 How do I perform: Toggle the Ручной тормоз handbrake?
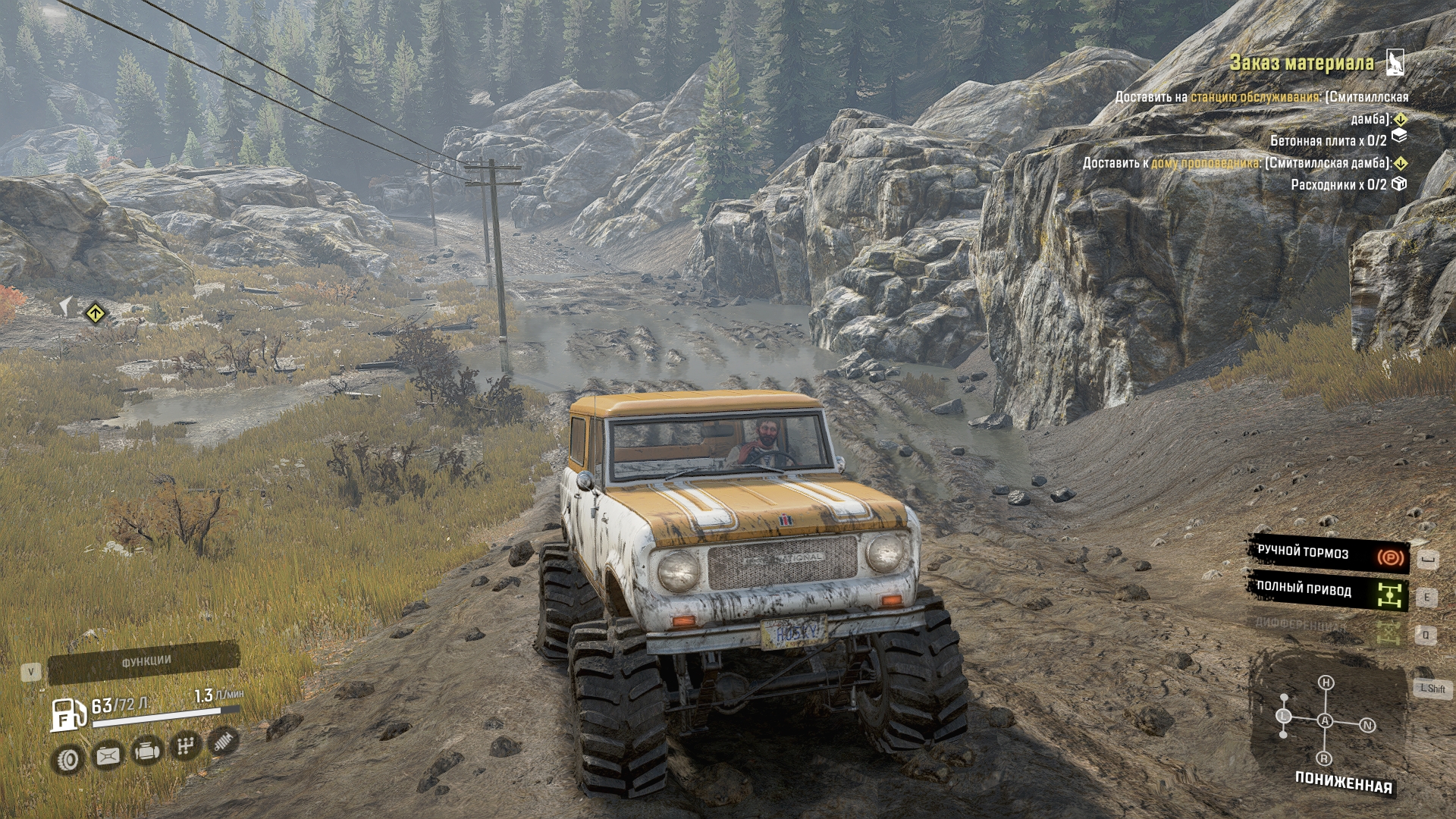tap(1329, 554)
